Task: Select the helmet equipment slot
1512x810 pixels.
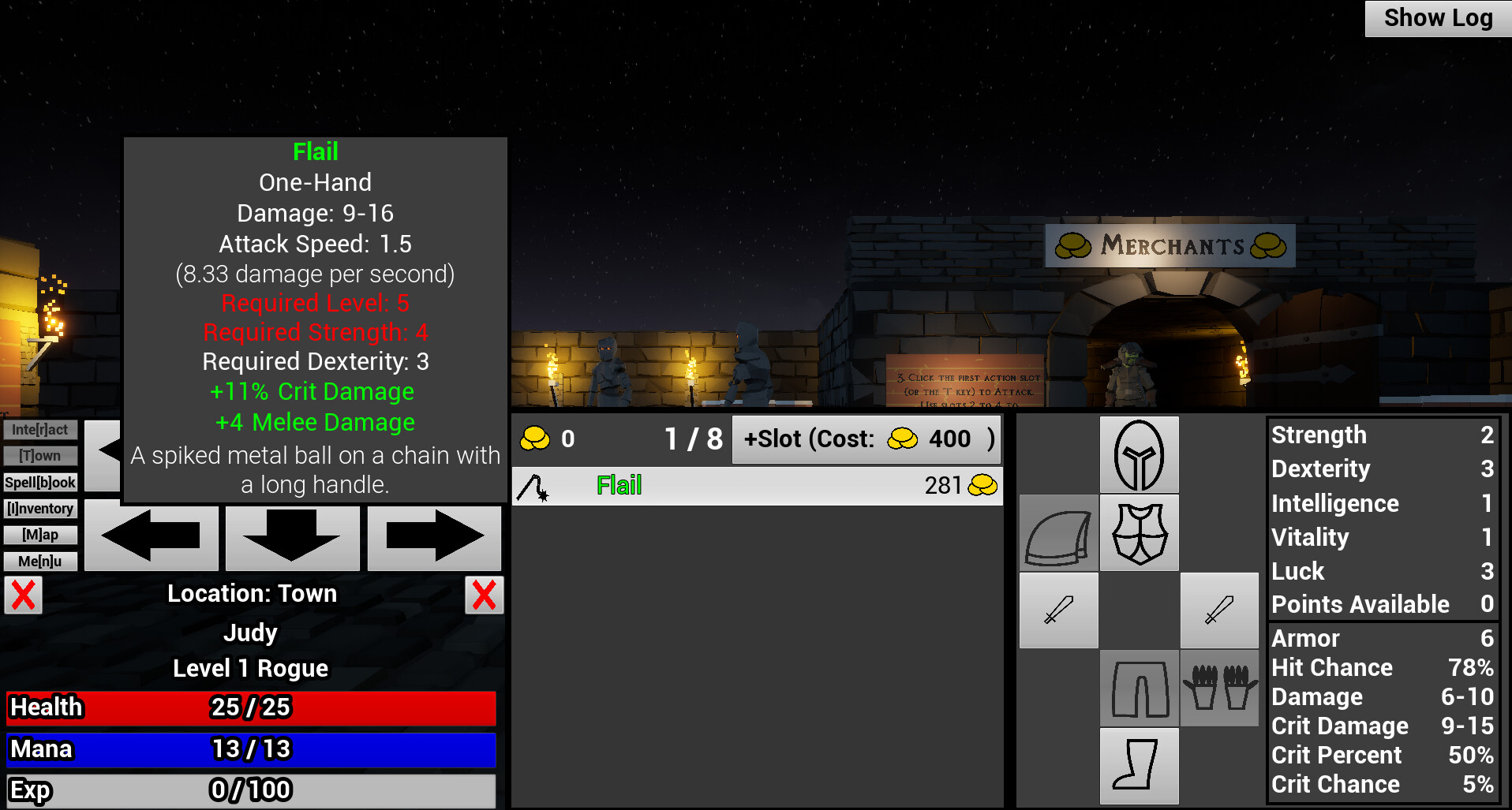Action: [x=1139, y=455]
